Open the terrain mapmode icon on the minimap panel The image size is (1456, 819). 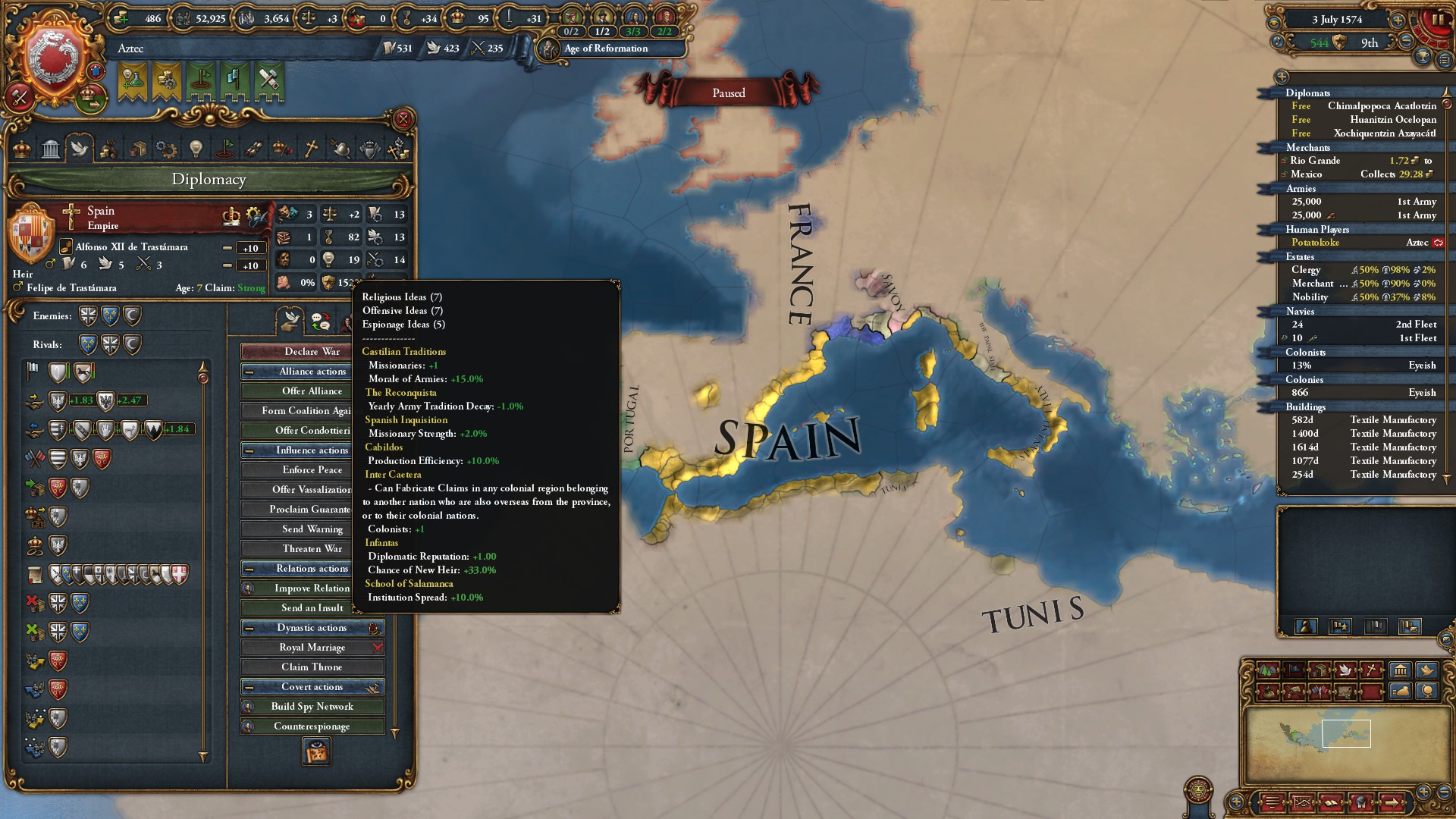coord(1268,672)
